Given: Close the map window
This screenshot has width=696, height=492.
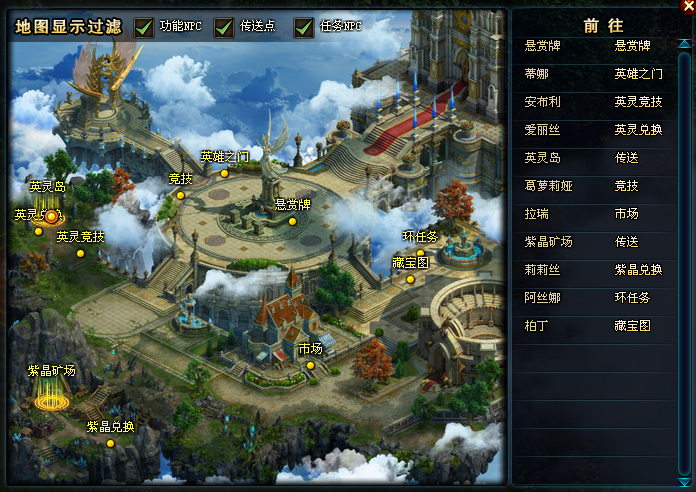Looking at the screenshot, I should [x=685, y=7].
